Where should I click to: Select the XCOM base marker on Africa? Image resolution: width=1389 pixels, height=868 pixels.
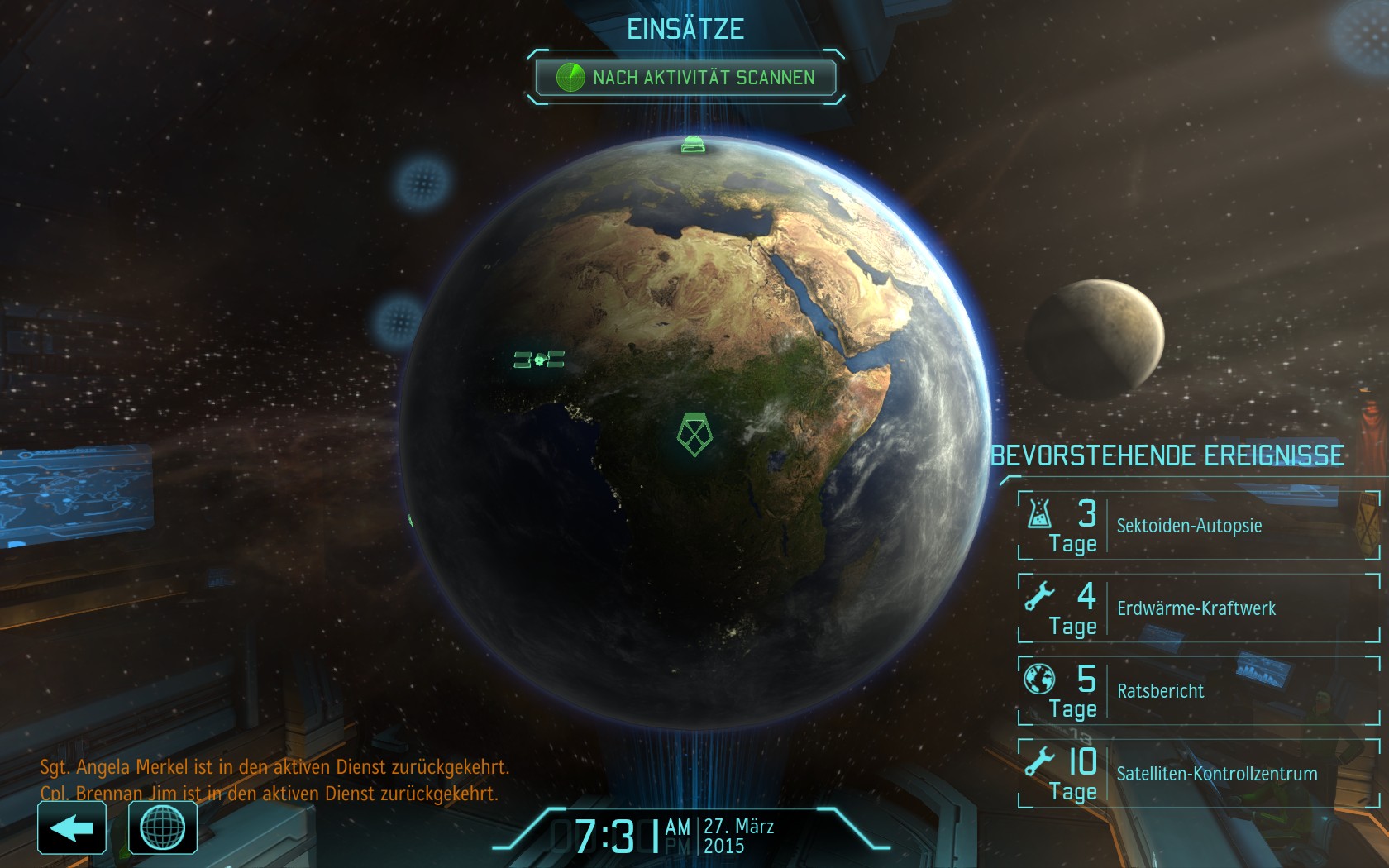pos(694,434)
